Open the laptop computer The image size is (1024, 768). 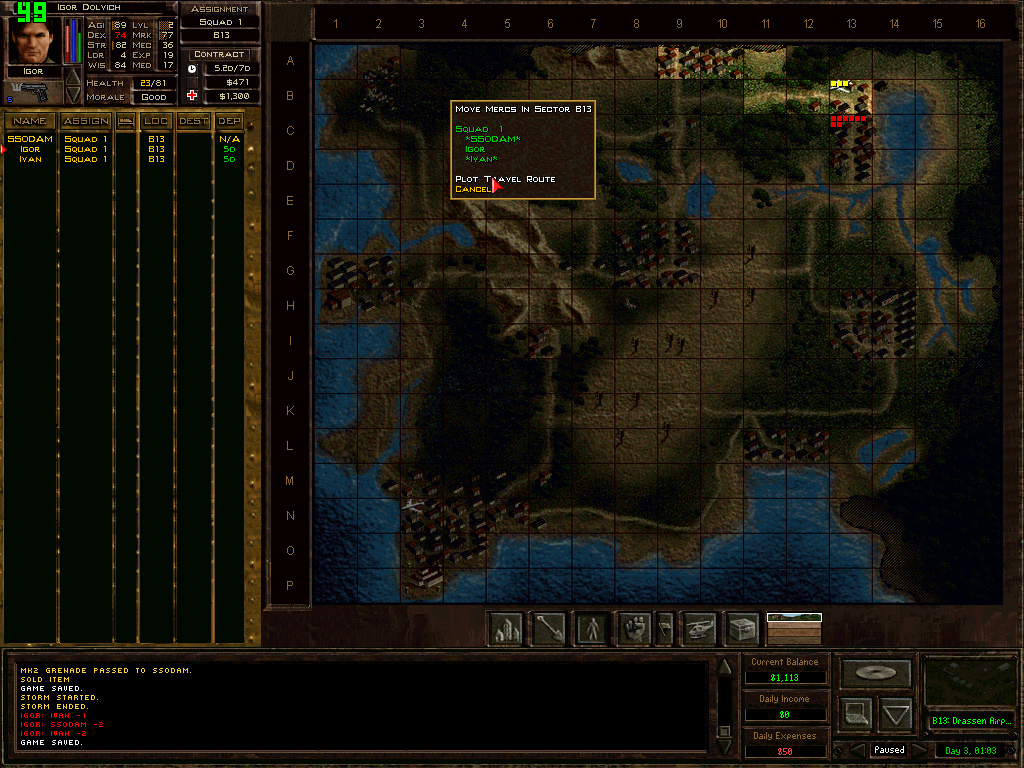click(x=857, y=714)
